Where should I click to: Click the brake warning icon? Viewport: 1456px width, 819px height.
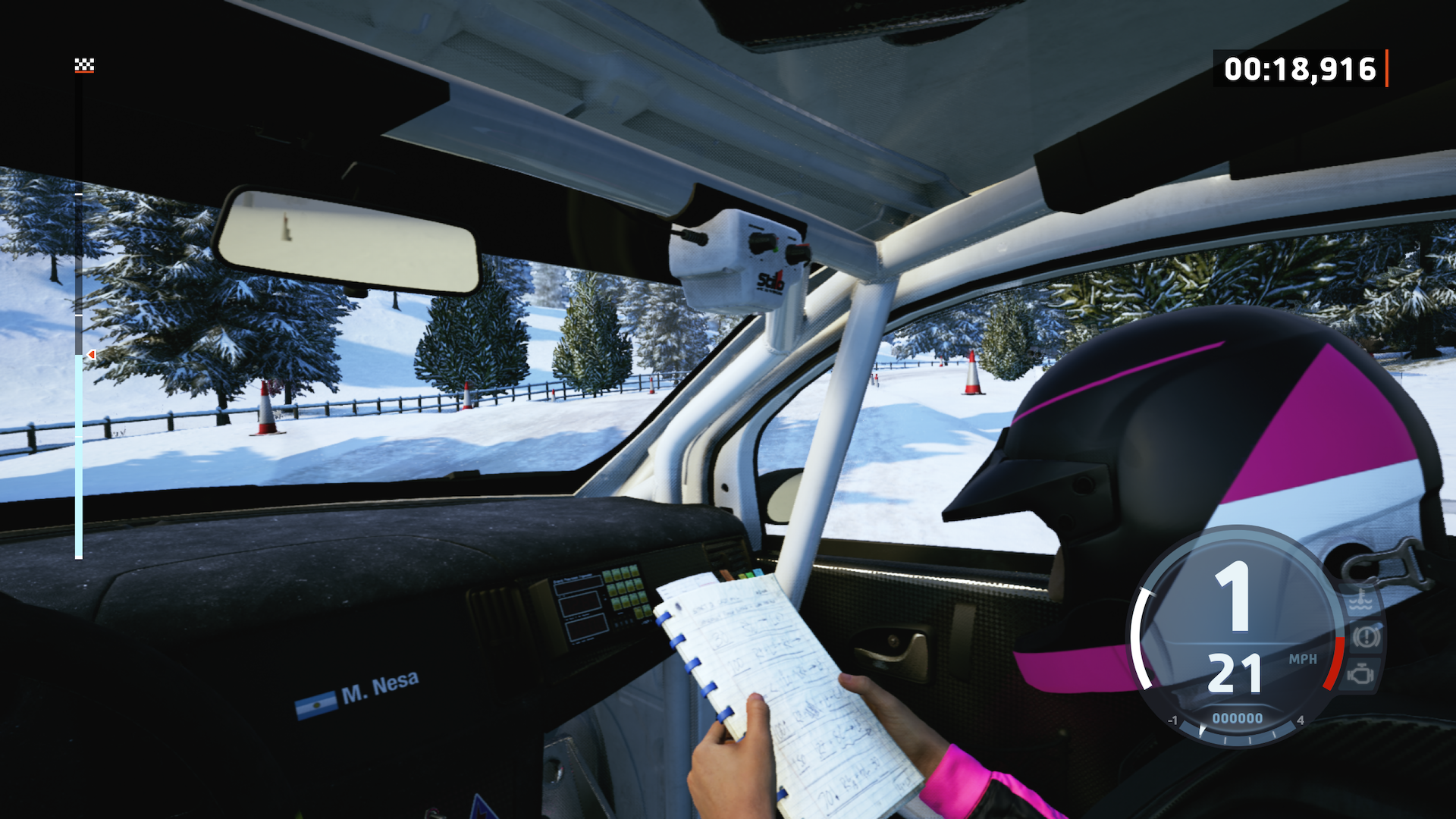point(1367,636)
